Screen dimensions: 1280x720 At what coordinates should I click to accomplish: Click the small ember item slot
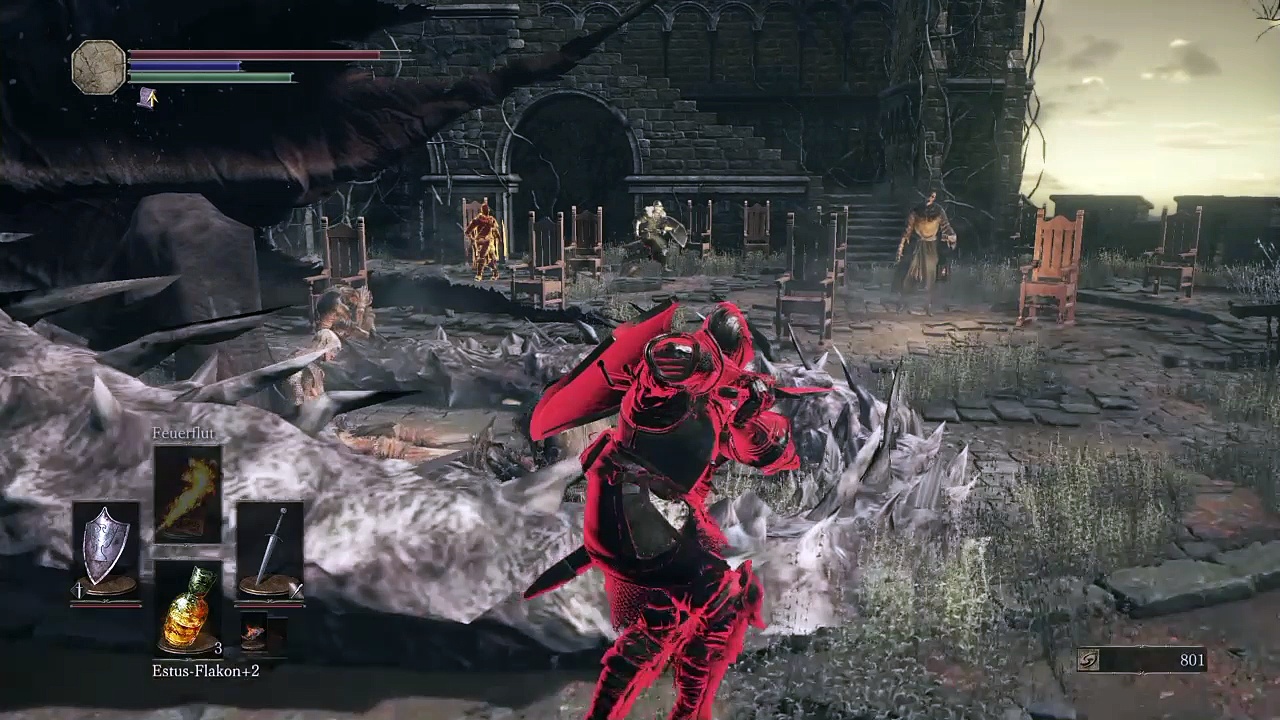coord(254,633)
